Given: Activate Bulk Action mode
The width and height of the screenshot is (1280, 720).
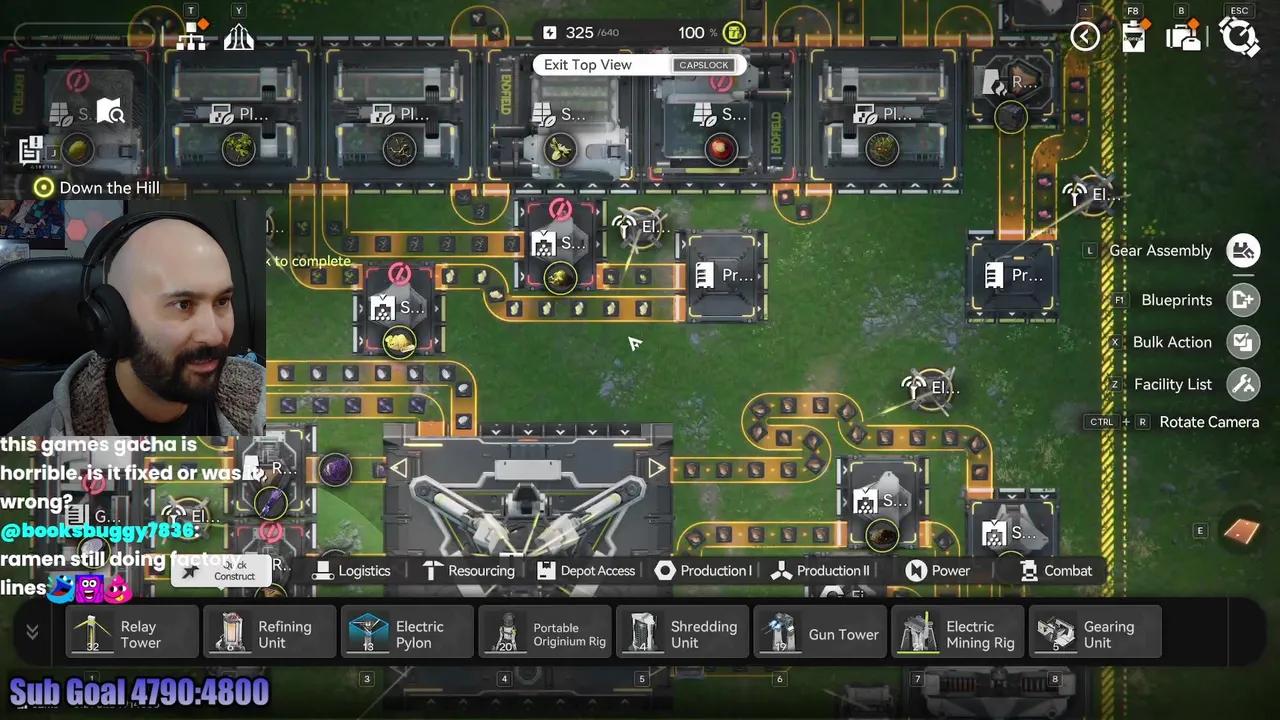Looking at the screenshot, I should pos(1243,342).
